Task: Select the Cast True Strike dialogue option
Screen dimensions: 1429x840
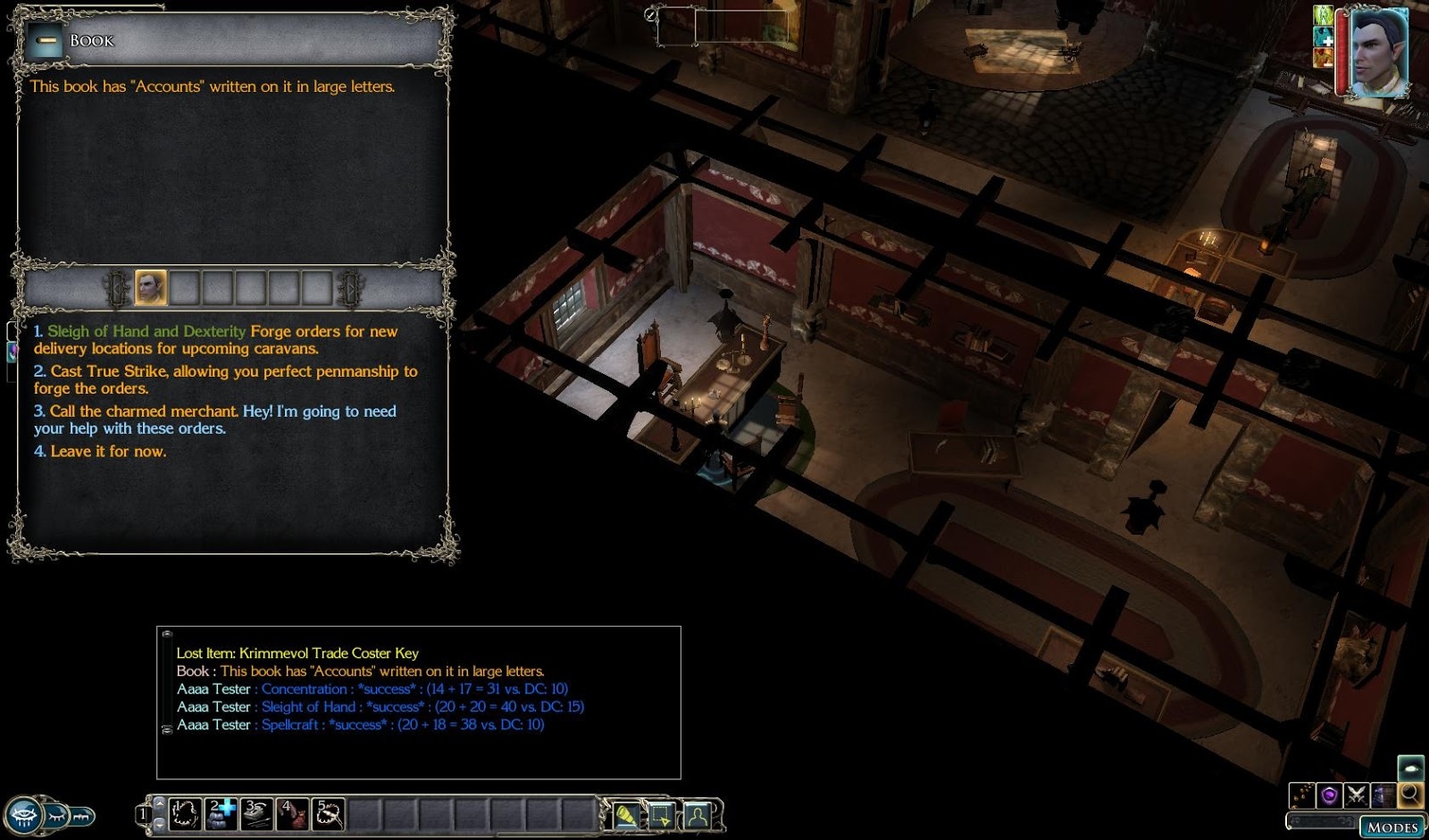Action: point(225,379)
